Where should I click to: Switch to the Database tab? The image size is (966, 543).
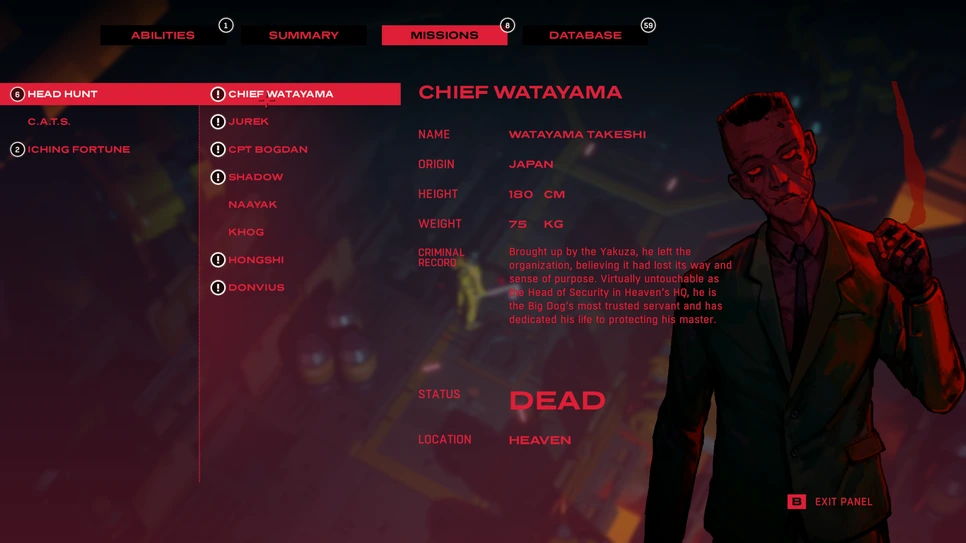[x=585, y=35]
